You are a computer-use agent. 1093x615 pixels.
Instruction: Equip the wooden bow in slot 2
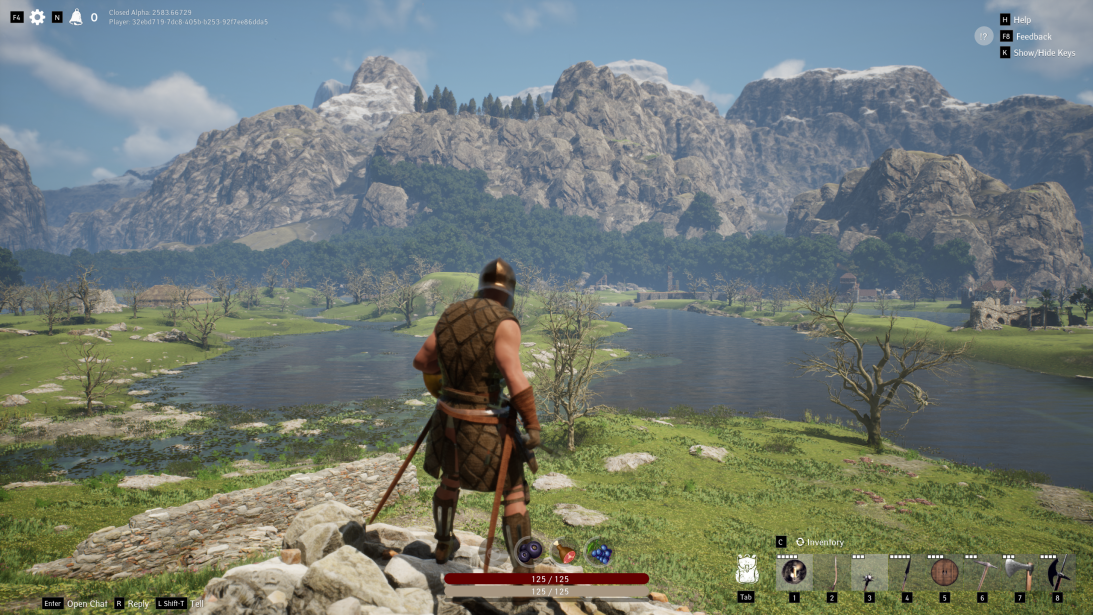pos(832,572)
